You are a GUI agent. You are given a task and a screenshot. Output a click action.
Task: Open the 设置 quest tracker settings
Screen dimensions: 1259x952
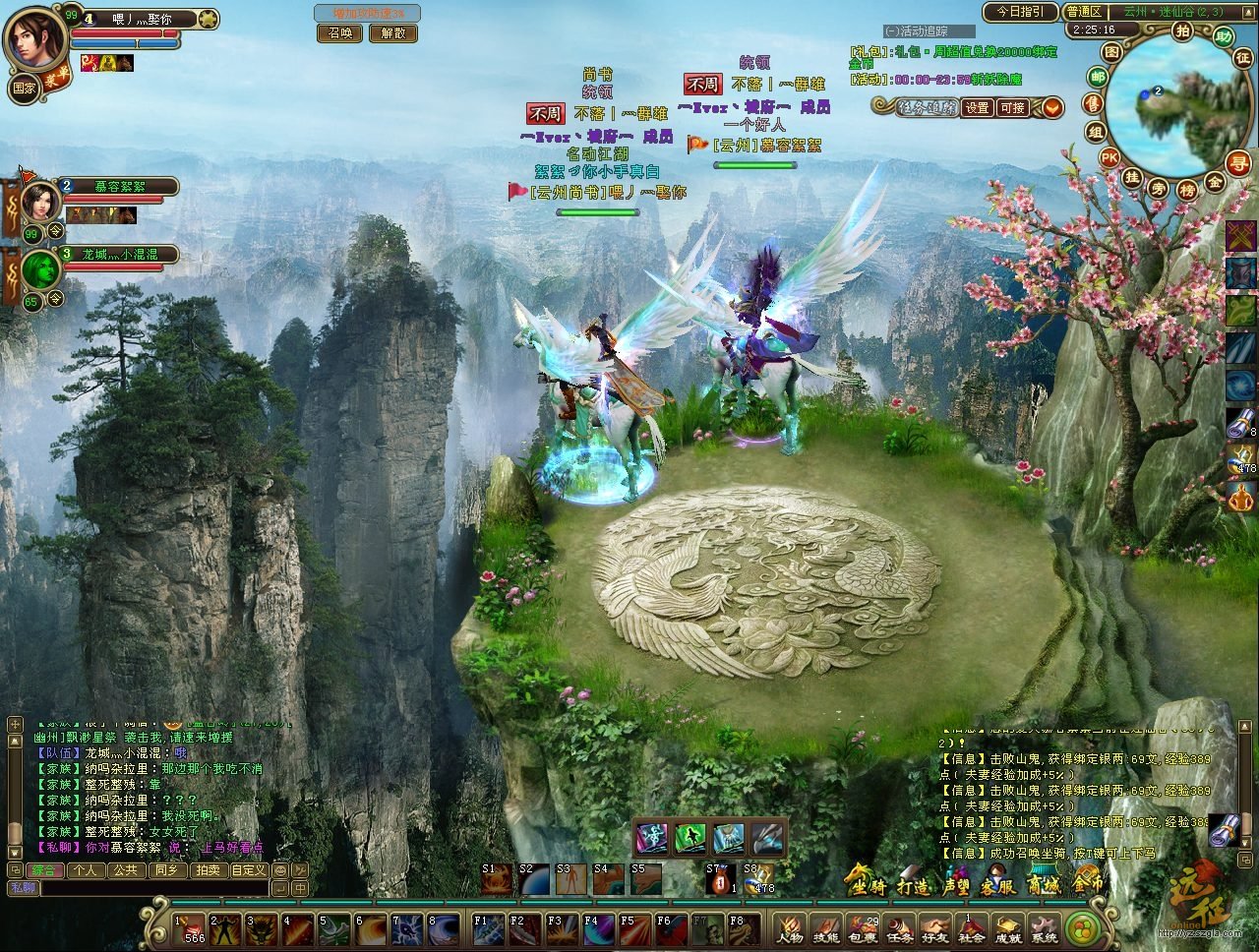point(977,107)
